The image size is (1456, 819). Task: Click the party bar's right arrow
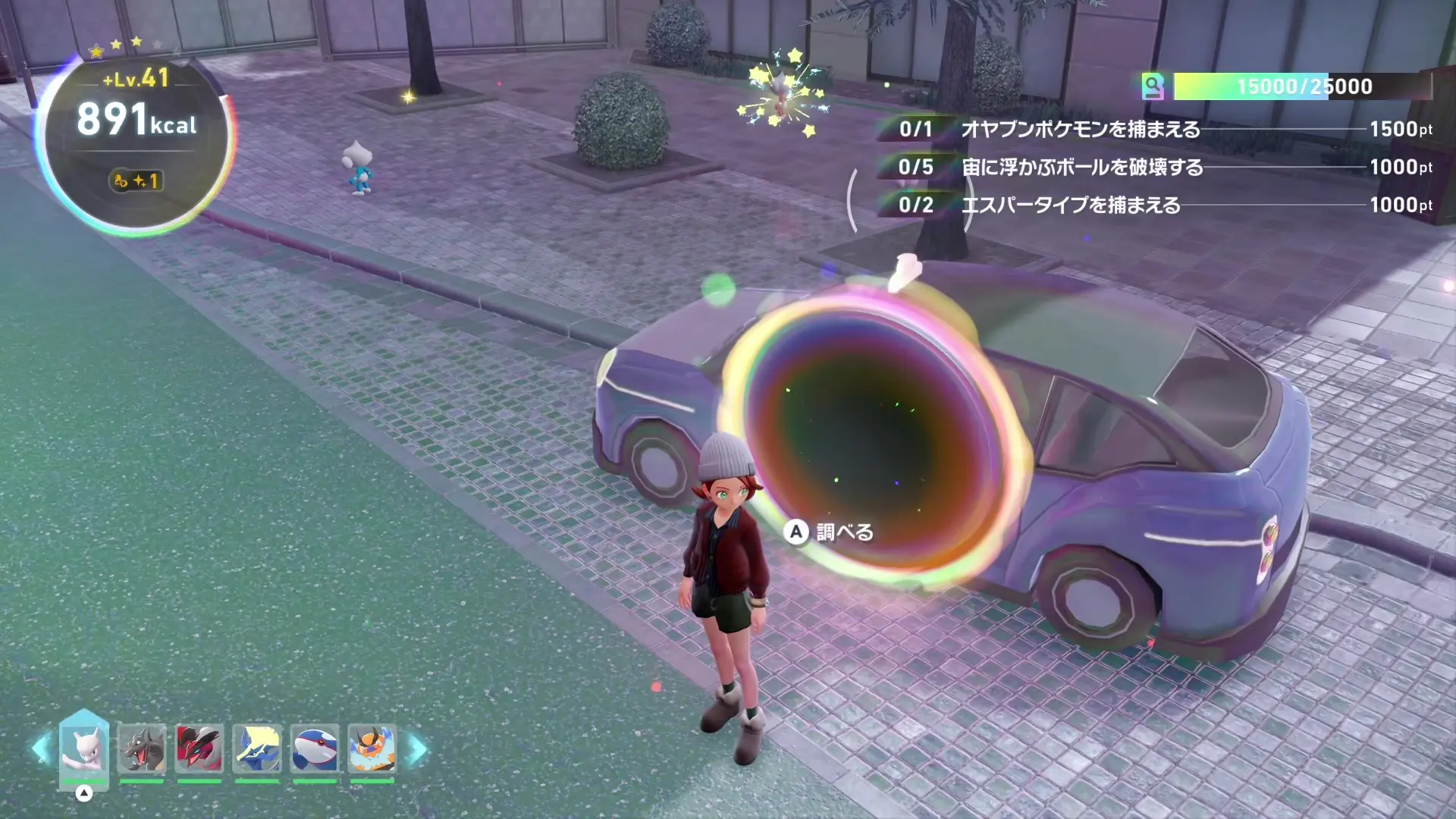pyautogui.click(x=418, y=749)
